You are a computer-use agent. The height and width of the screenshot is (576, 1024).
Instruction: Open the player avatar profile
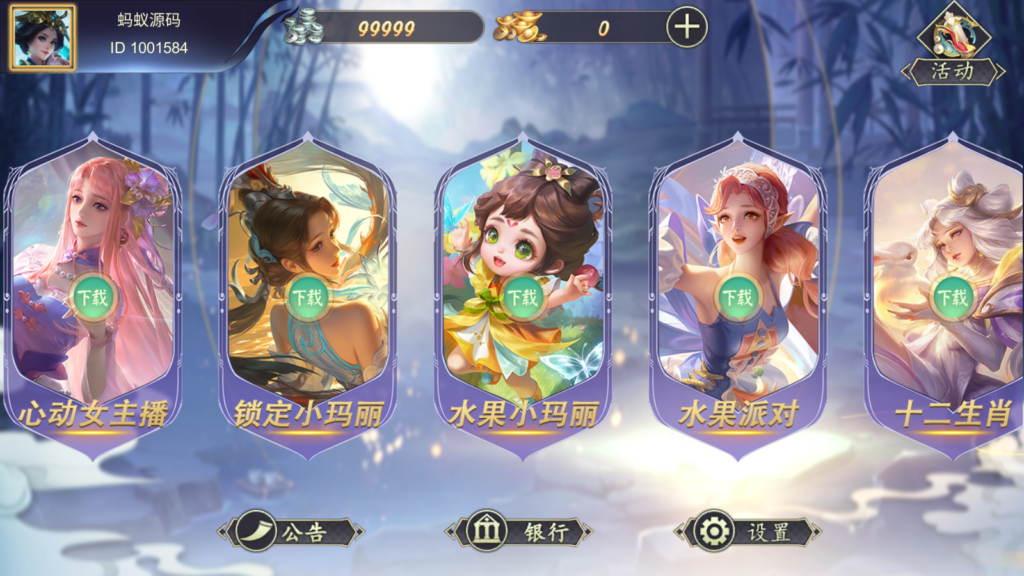42,37
